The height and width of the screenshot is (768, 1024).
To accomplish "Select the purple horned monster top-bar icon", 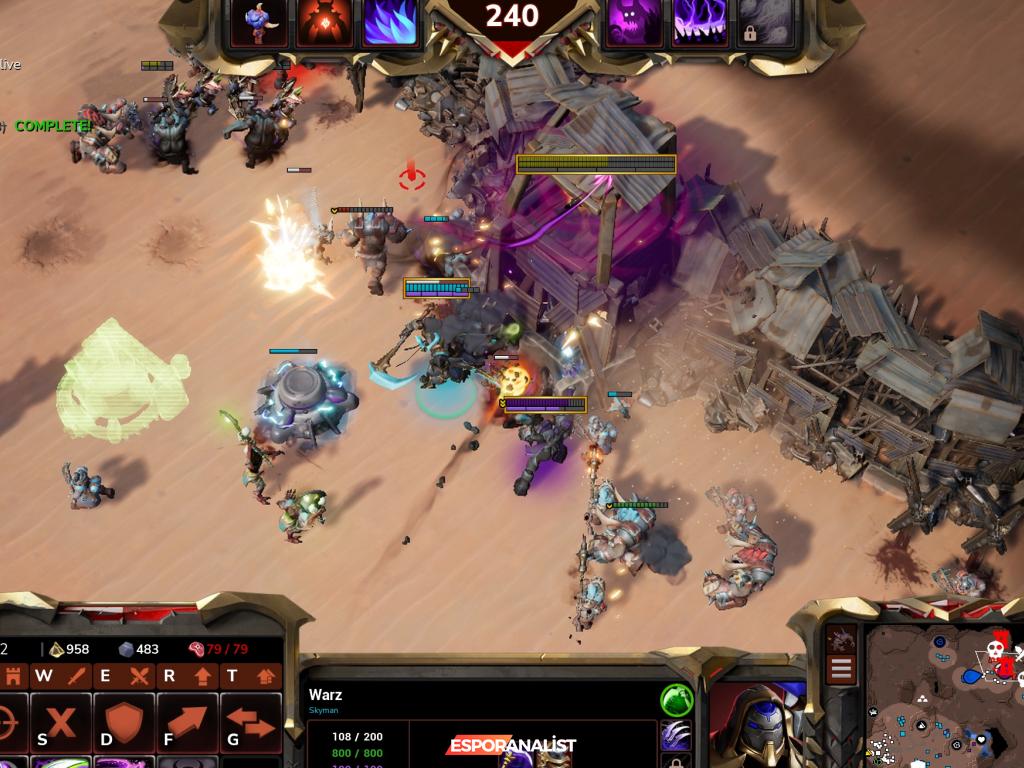I will coord(634,24).
